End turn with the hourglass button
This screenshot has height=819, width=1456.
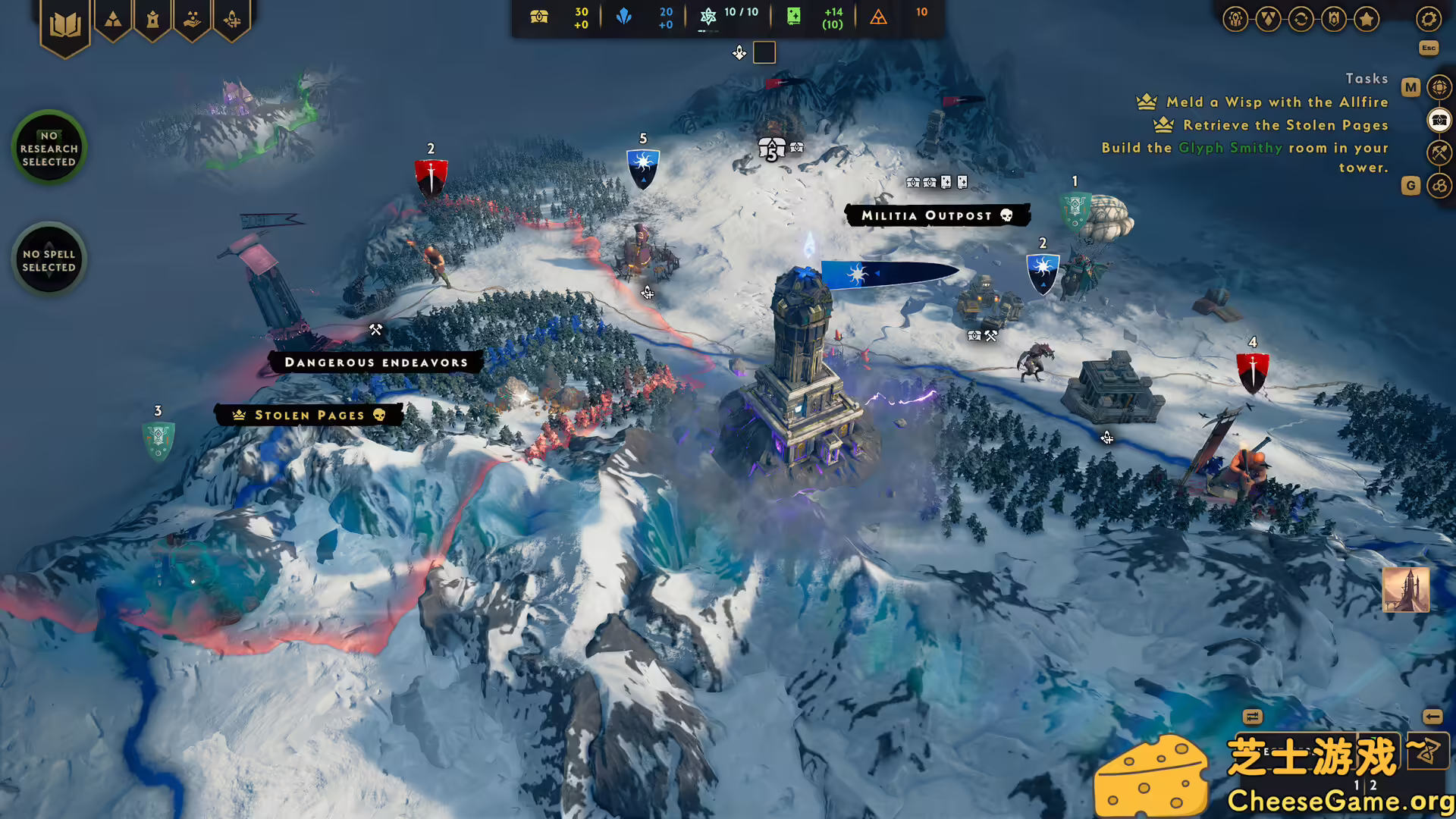point(1427,752)
